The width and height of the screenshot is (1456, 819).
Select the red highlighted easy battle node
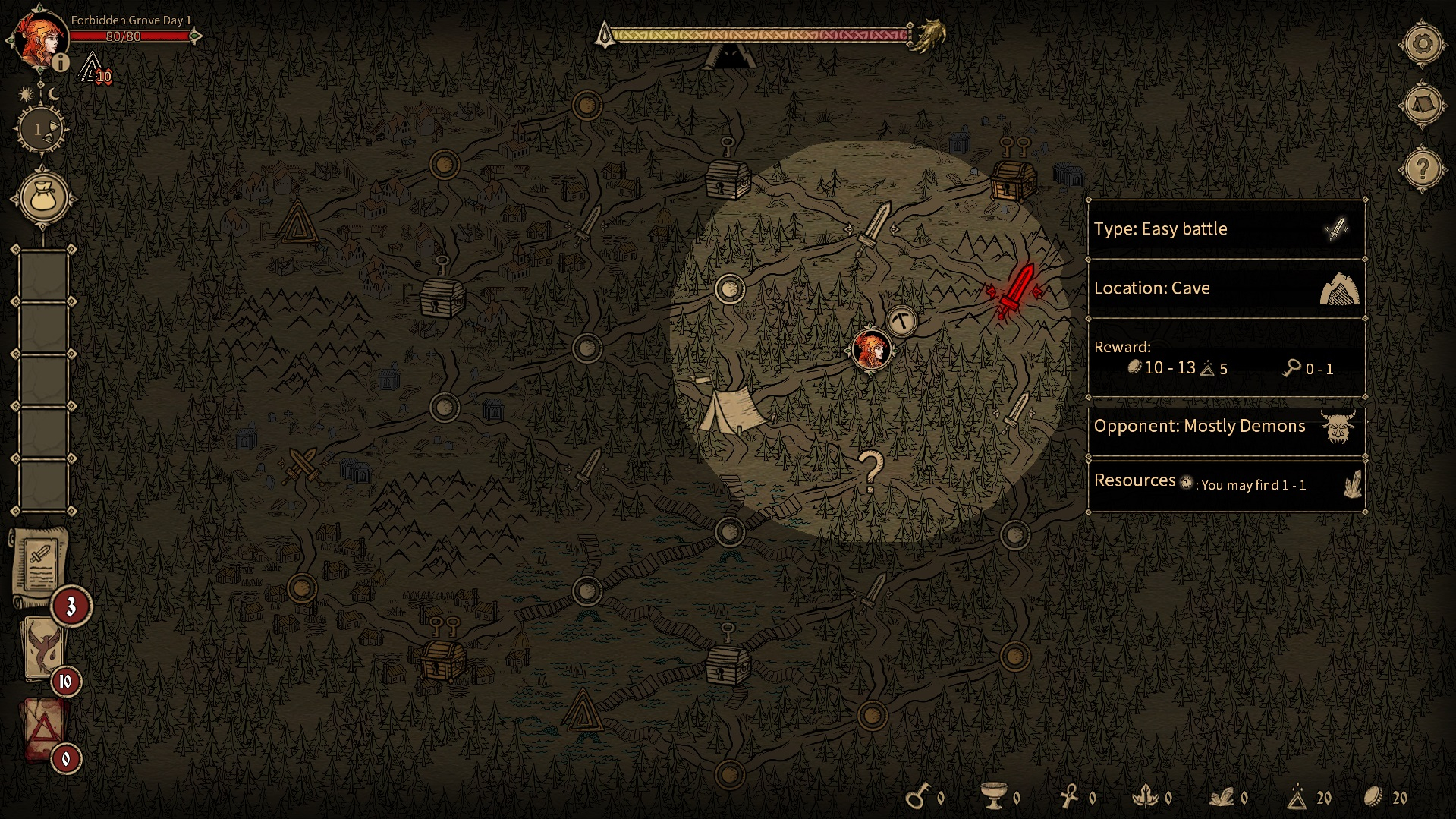(x=1014, y=292)
